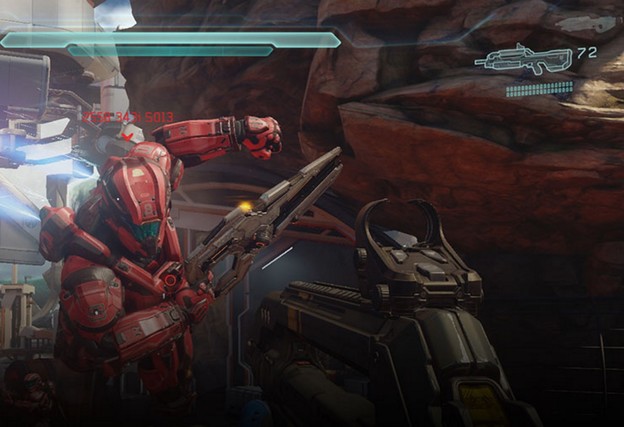Viewport: 624px width, 427px height.
Task: Switch to the faded secondary weapon icon
Action: (586, 24)
